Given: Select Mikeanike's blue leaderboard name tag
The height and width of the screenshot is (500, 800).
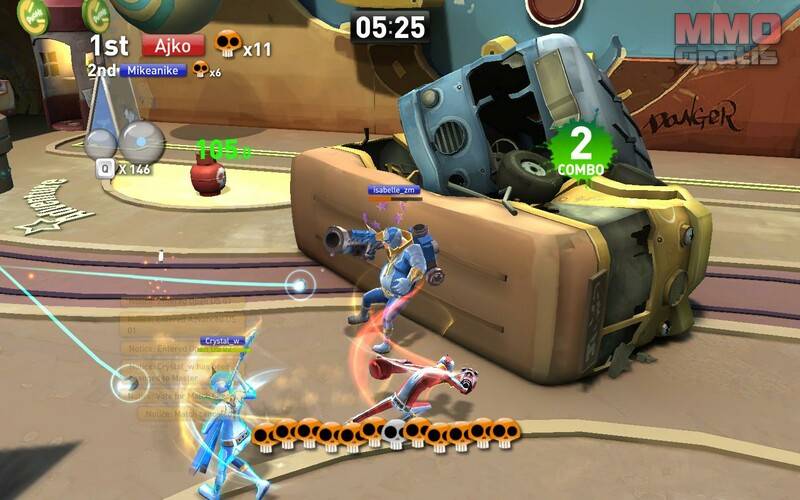Looking at the screenshot, I should 153,70.
